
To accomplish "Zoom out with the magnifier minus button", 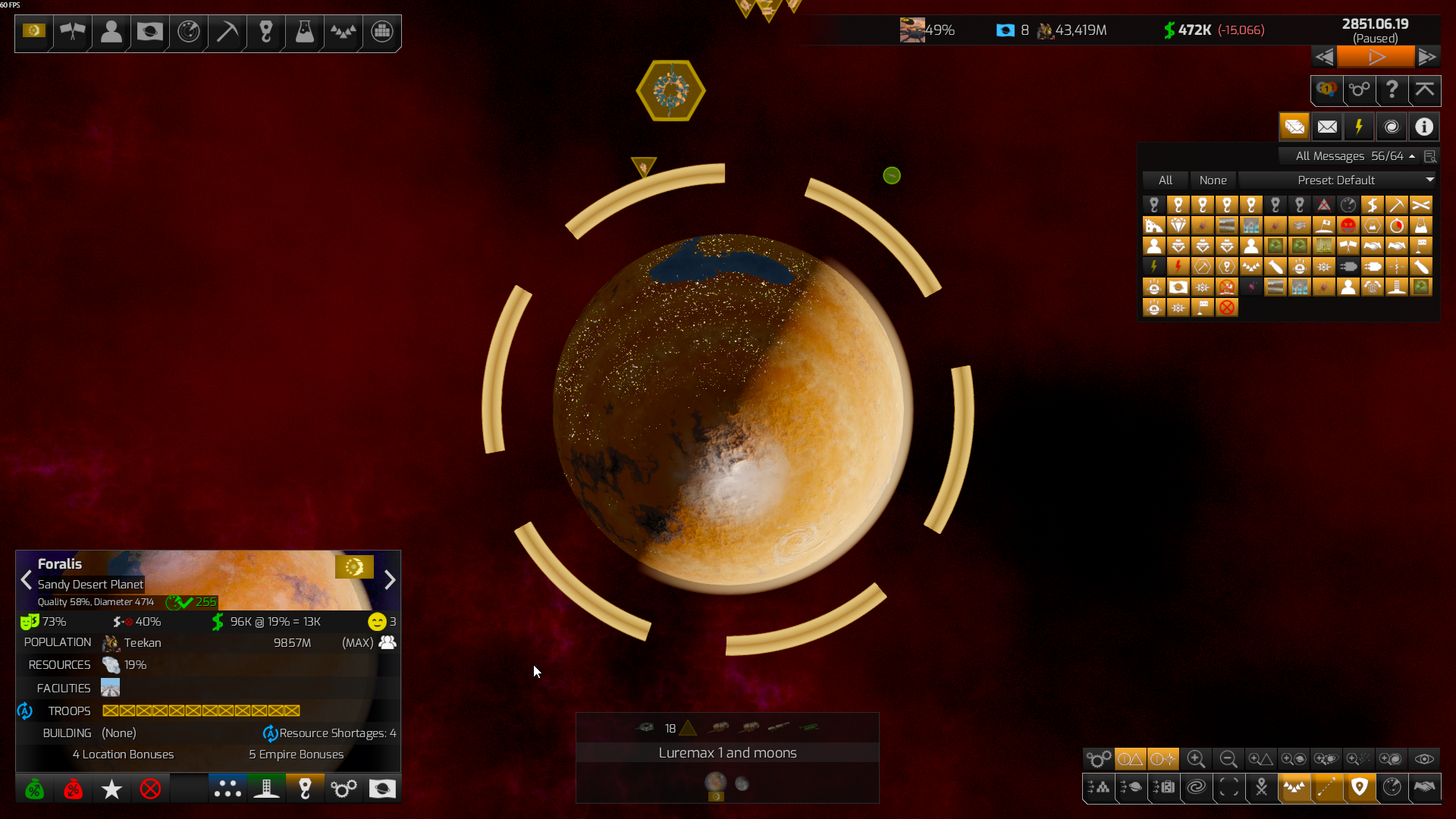I will pos(1228,759).
